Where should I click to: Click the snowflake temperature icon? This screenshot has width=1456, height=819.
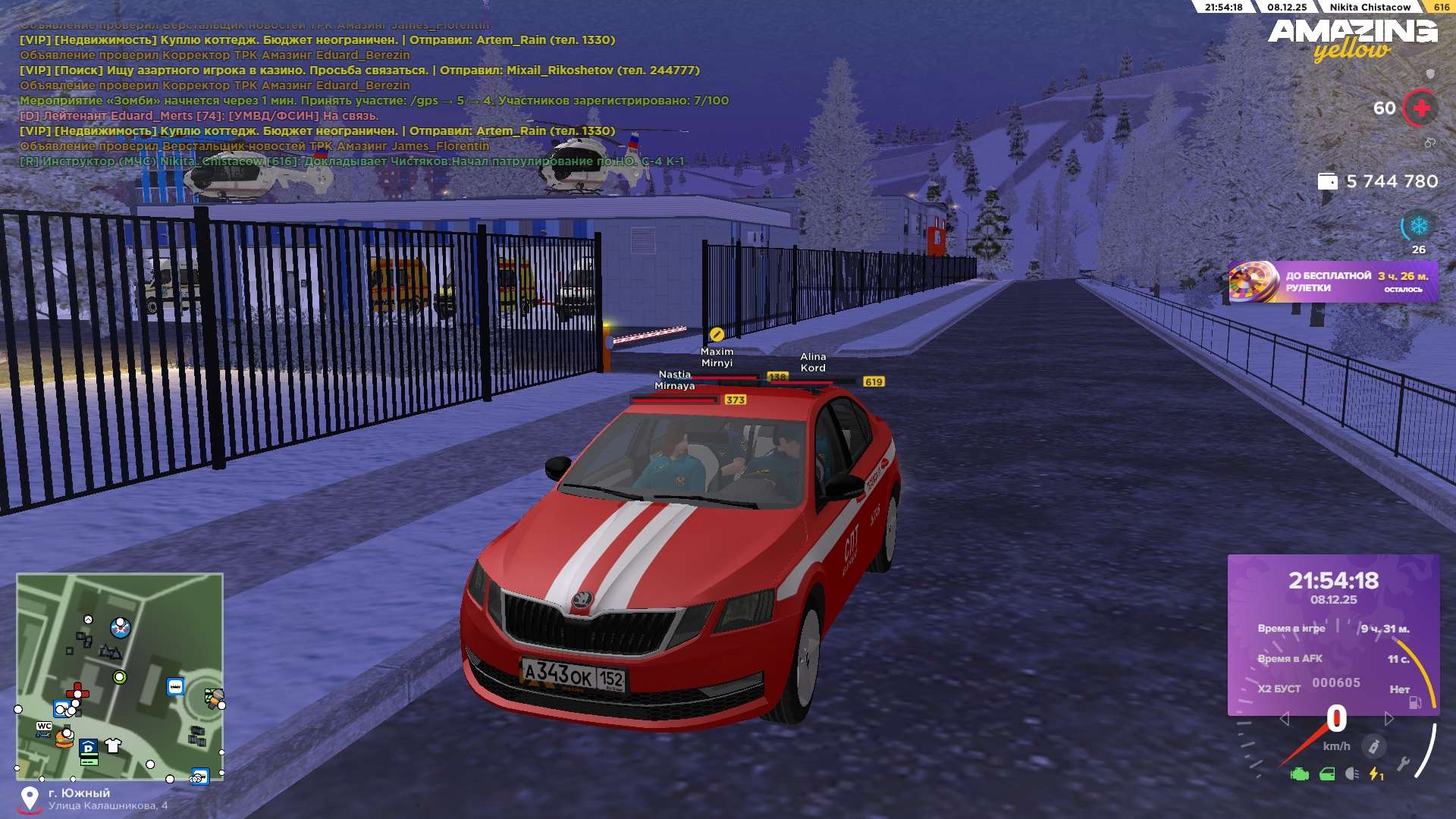tap(1418, 226)
